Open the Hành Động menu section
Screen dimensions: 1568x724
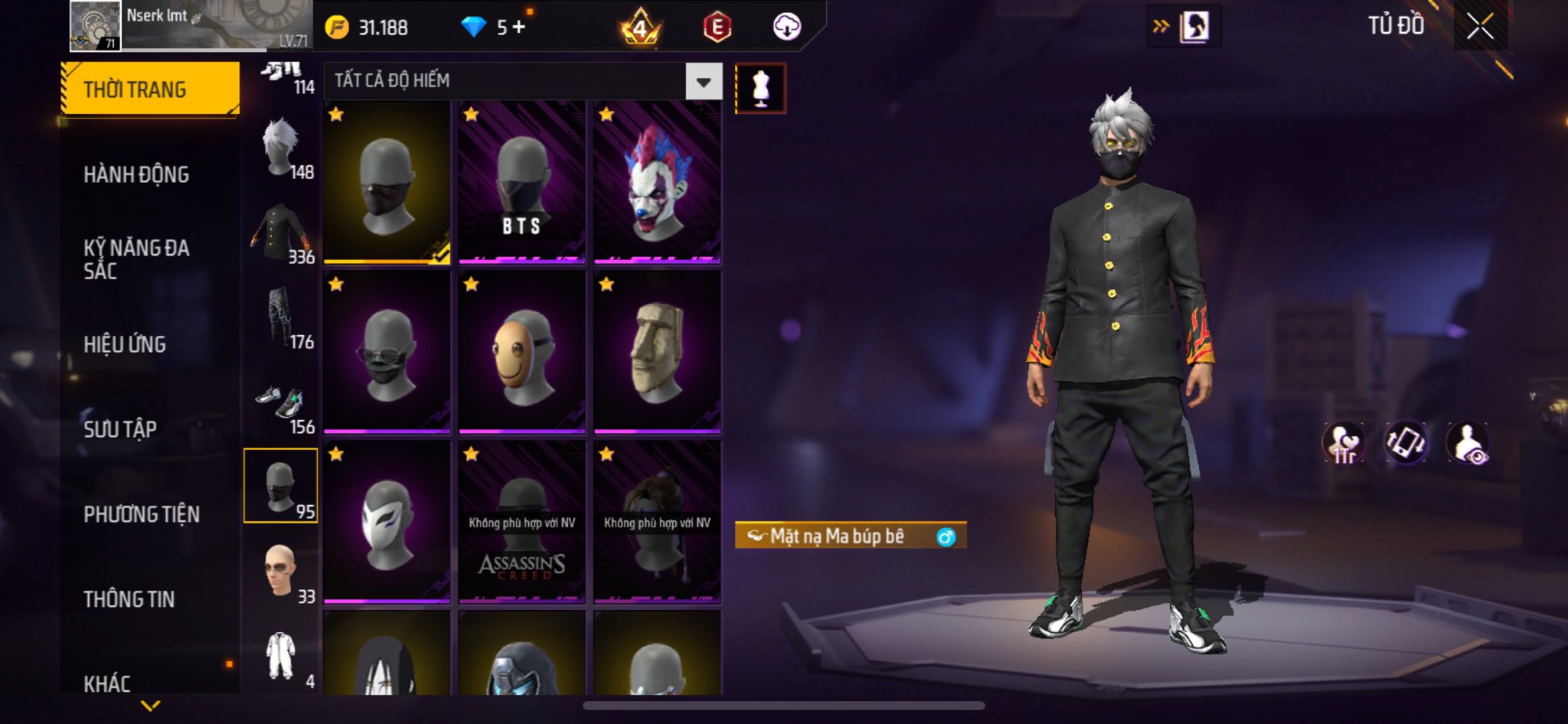136,174
